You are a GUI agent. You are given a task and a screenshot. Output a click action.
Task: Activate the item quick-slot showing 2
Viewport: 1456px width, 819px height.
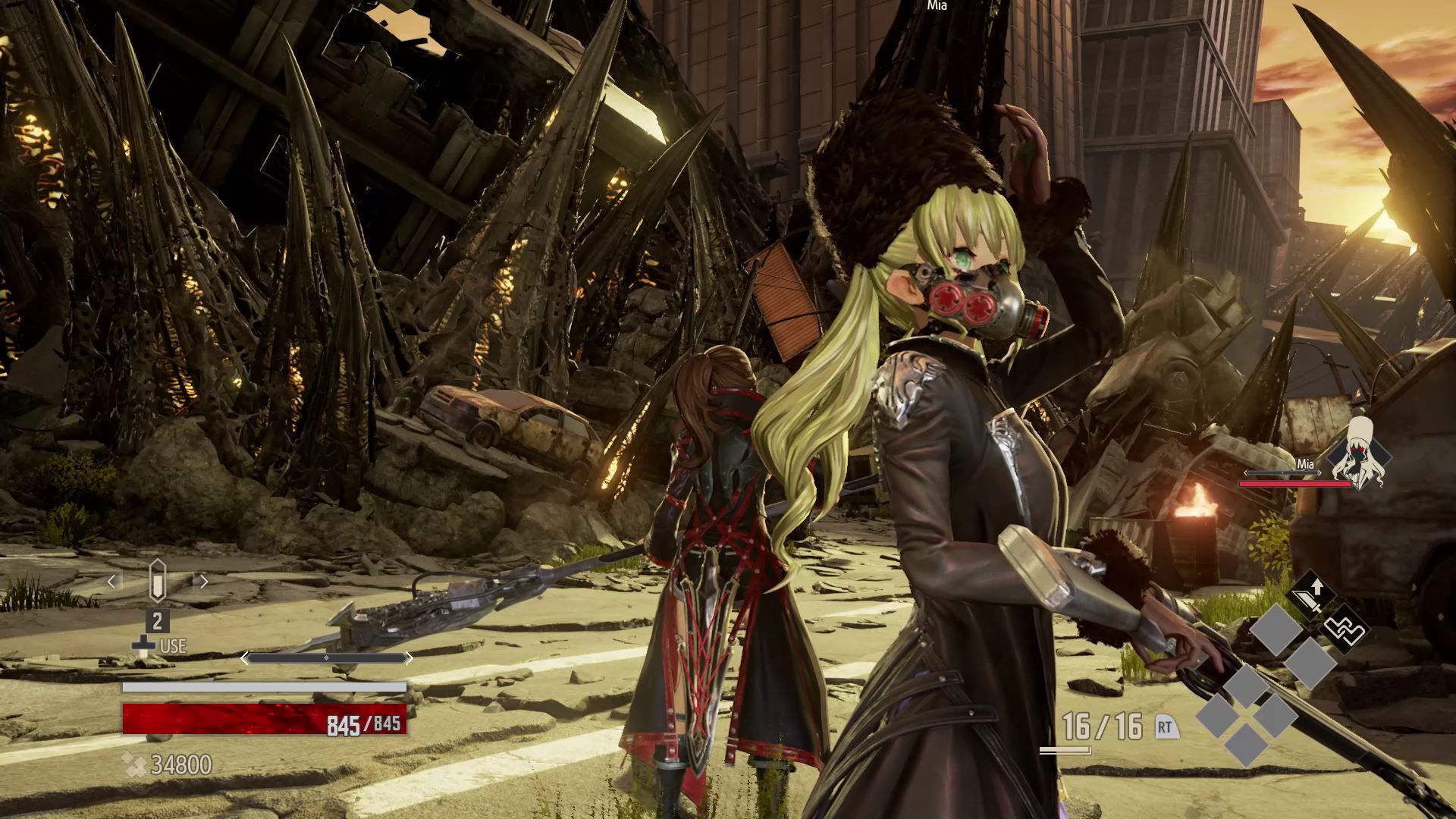pos(157,622)
